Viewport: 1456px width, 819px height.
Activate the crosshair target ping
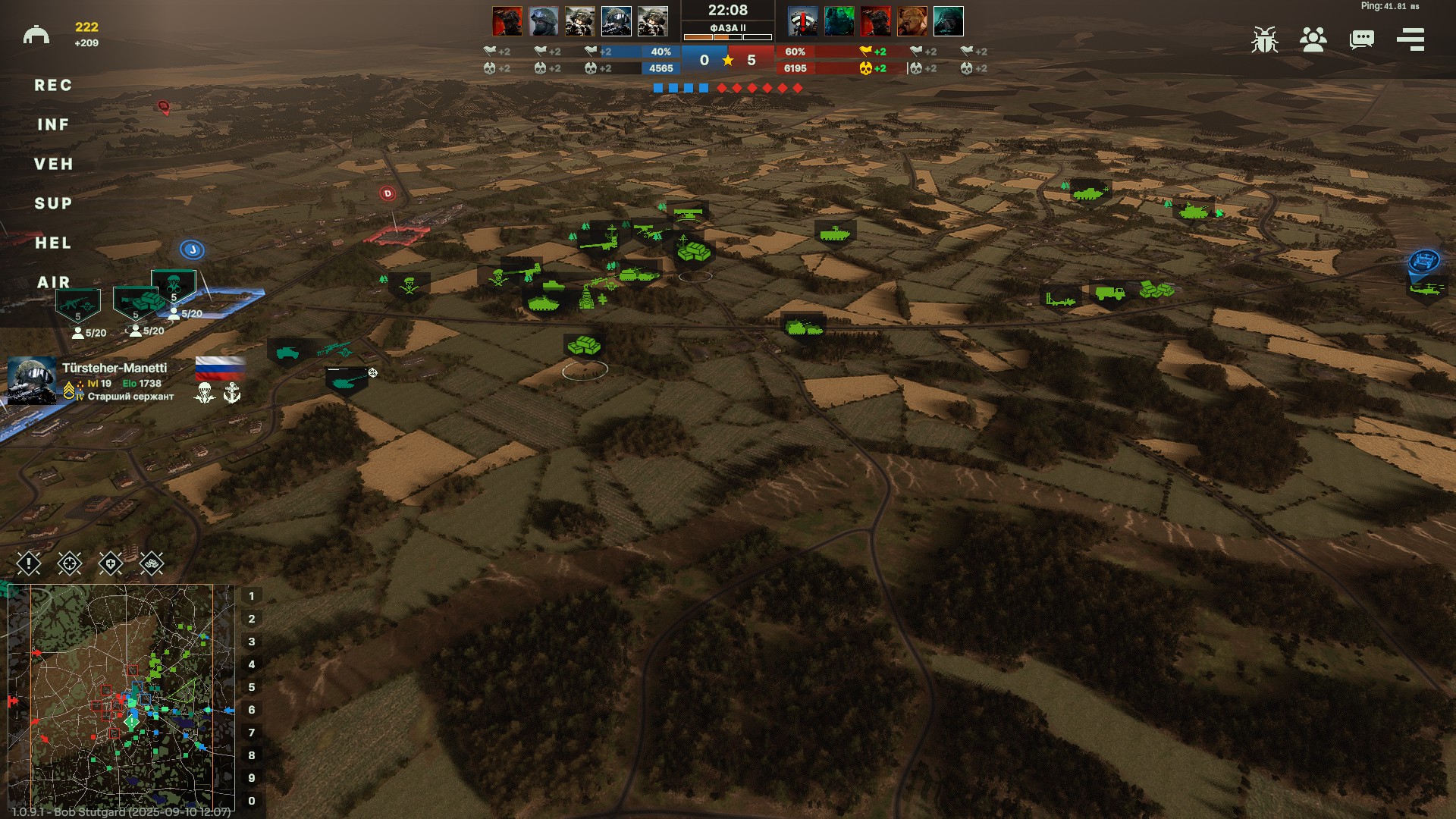click(x=70, y=563)
